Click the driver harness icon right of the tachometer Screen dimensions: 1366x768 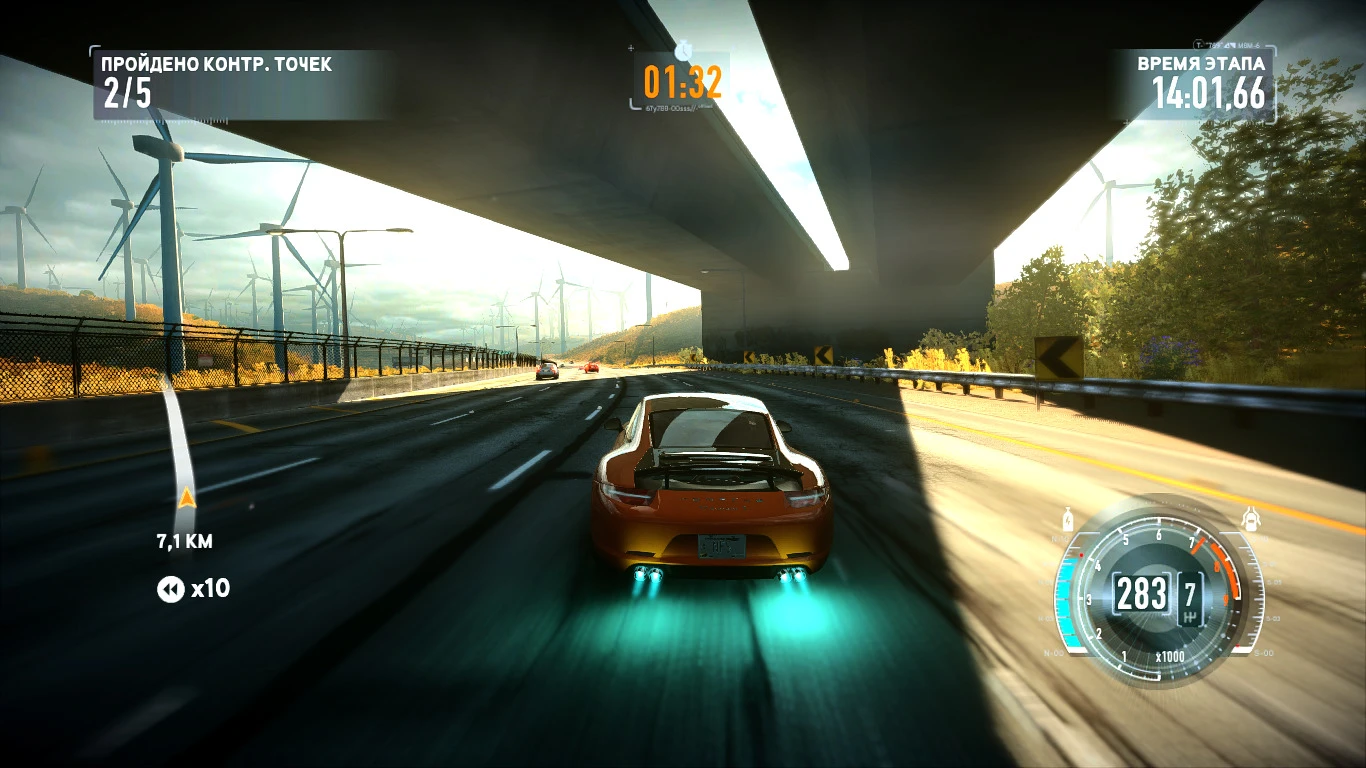[x=1252, y=518]
